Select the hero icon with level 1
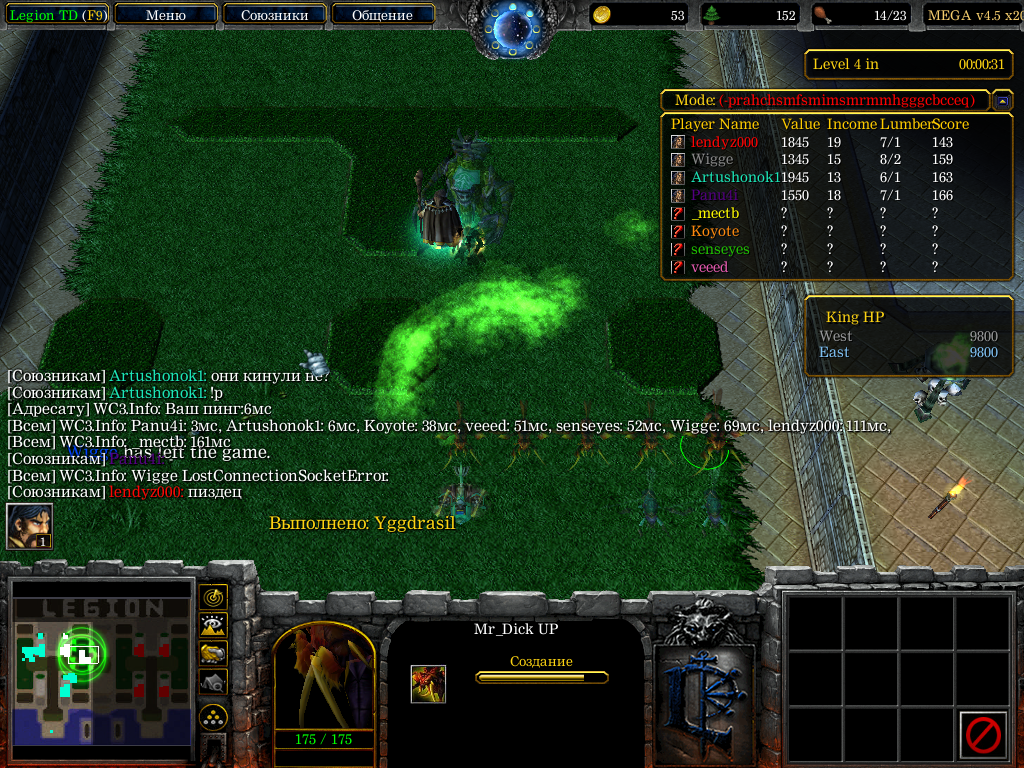Screen dimensions: 1024x768 point(28,526)
